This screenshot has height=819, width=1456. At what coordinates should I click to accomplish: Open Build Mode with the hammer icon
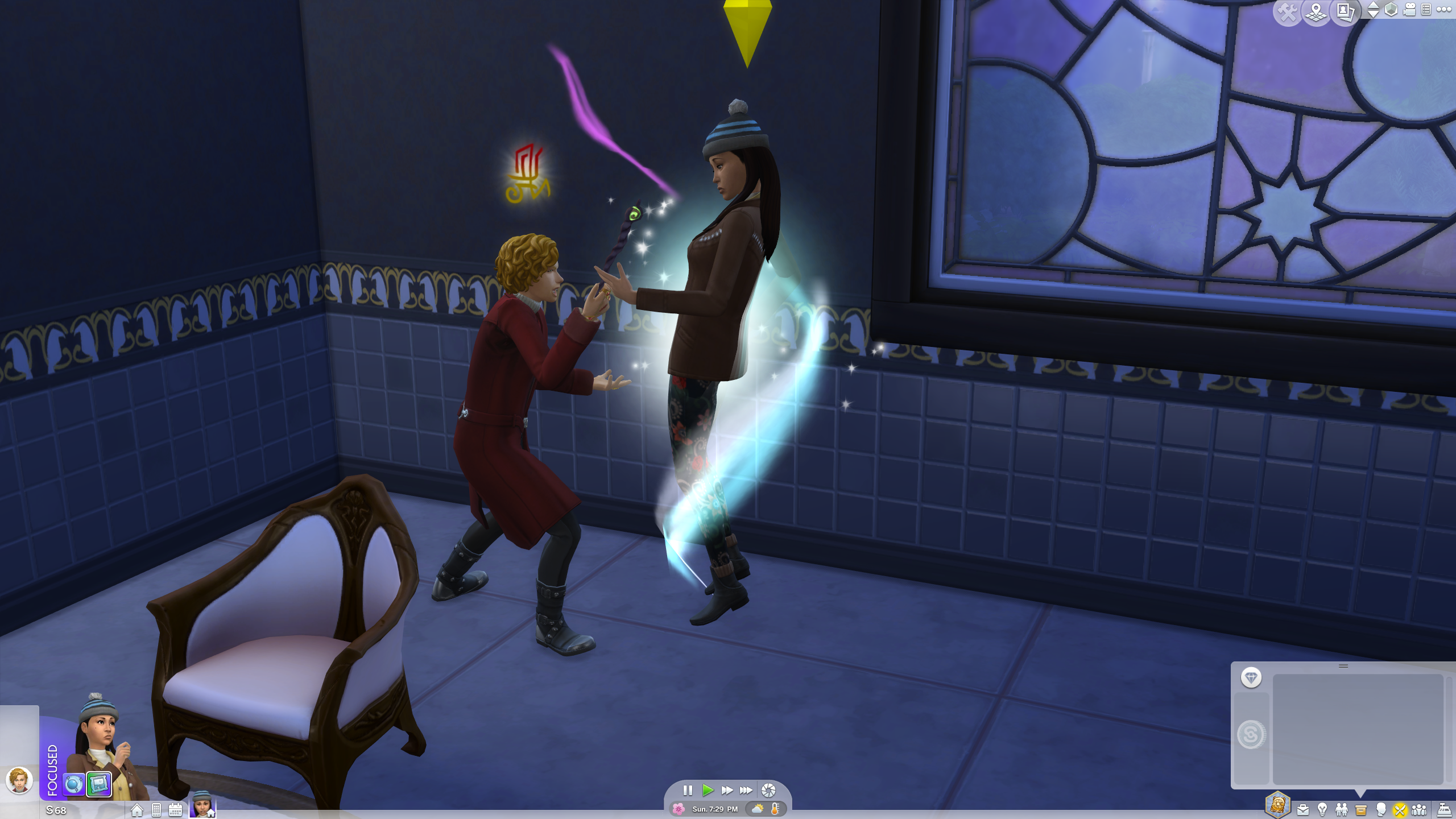[x=1287, y=10]
